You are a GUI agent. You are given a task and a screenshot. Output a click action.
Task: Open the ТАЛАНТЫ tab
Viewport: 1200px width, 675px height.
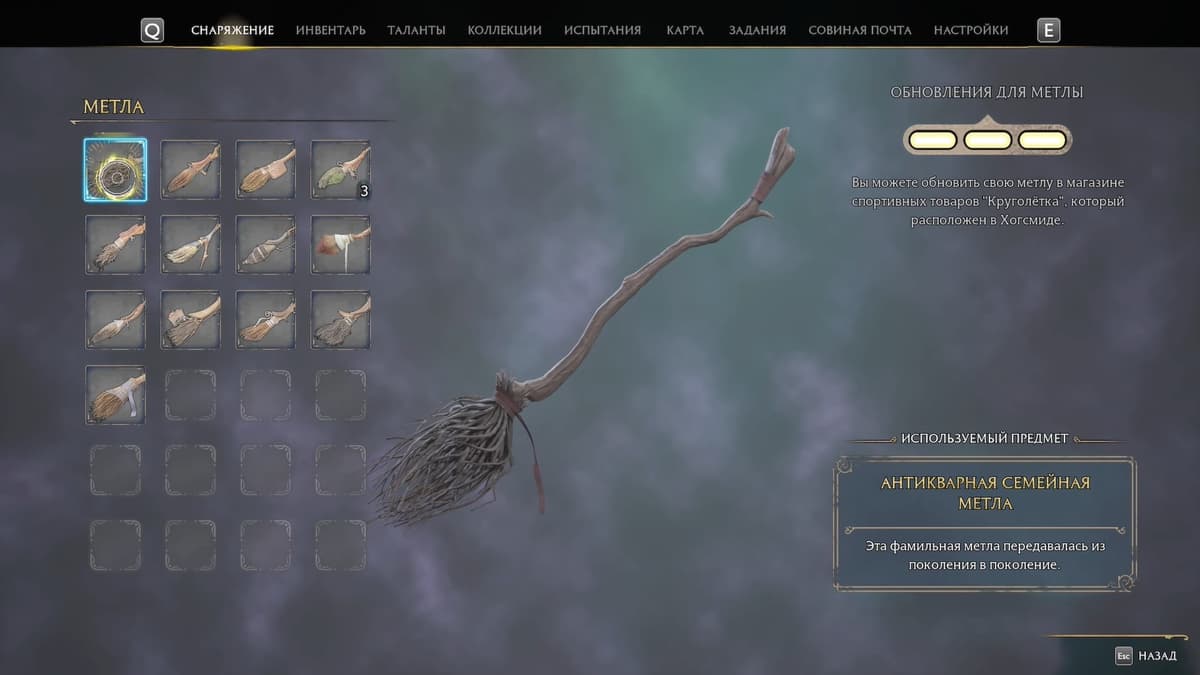pos(416,30)
